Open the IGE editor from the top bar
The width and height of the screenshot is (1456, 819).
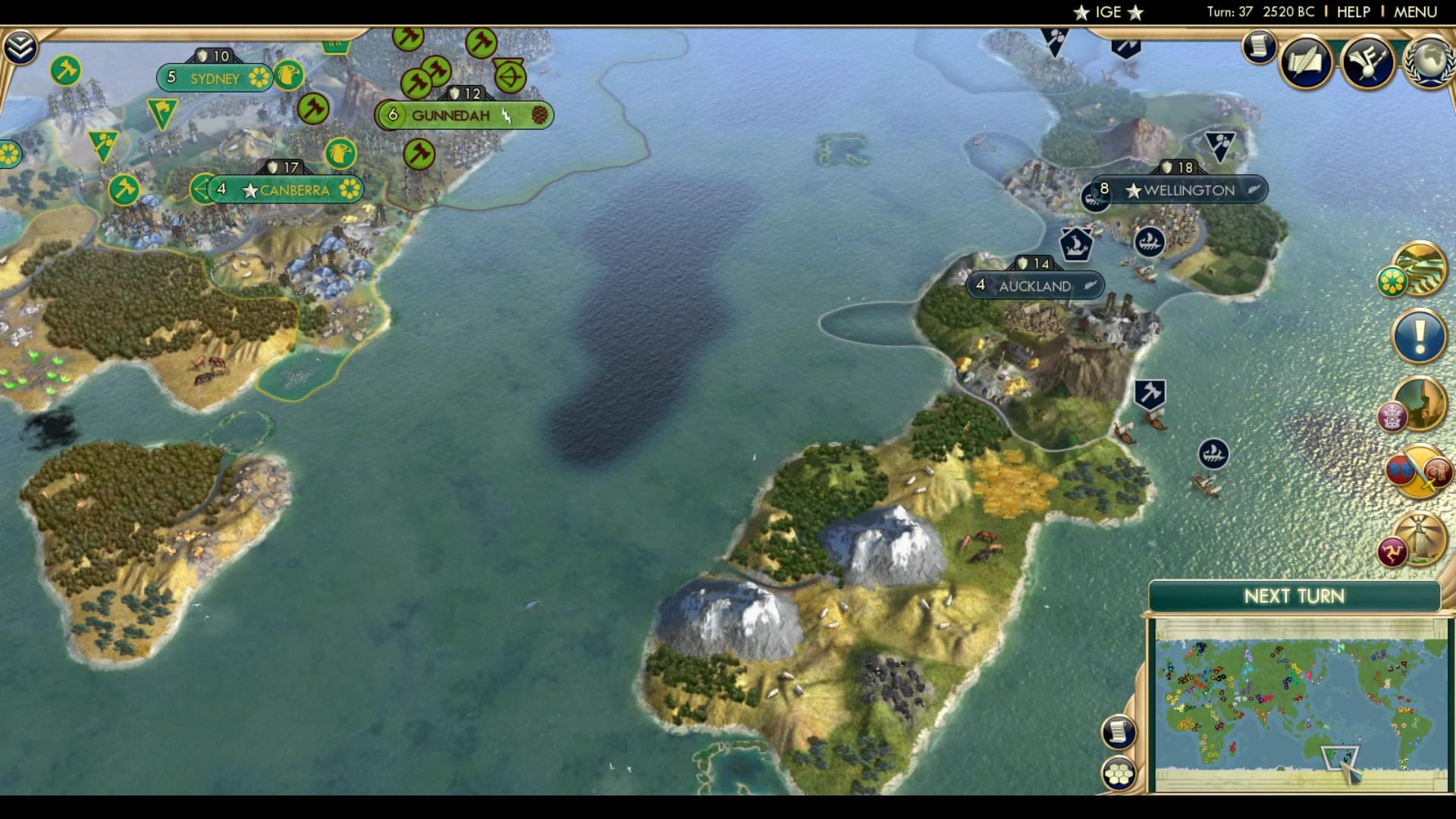pos(1107,11)
